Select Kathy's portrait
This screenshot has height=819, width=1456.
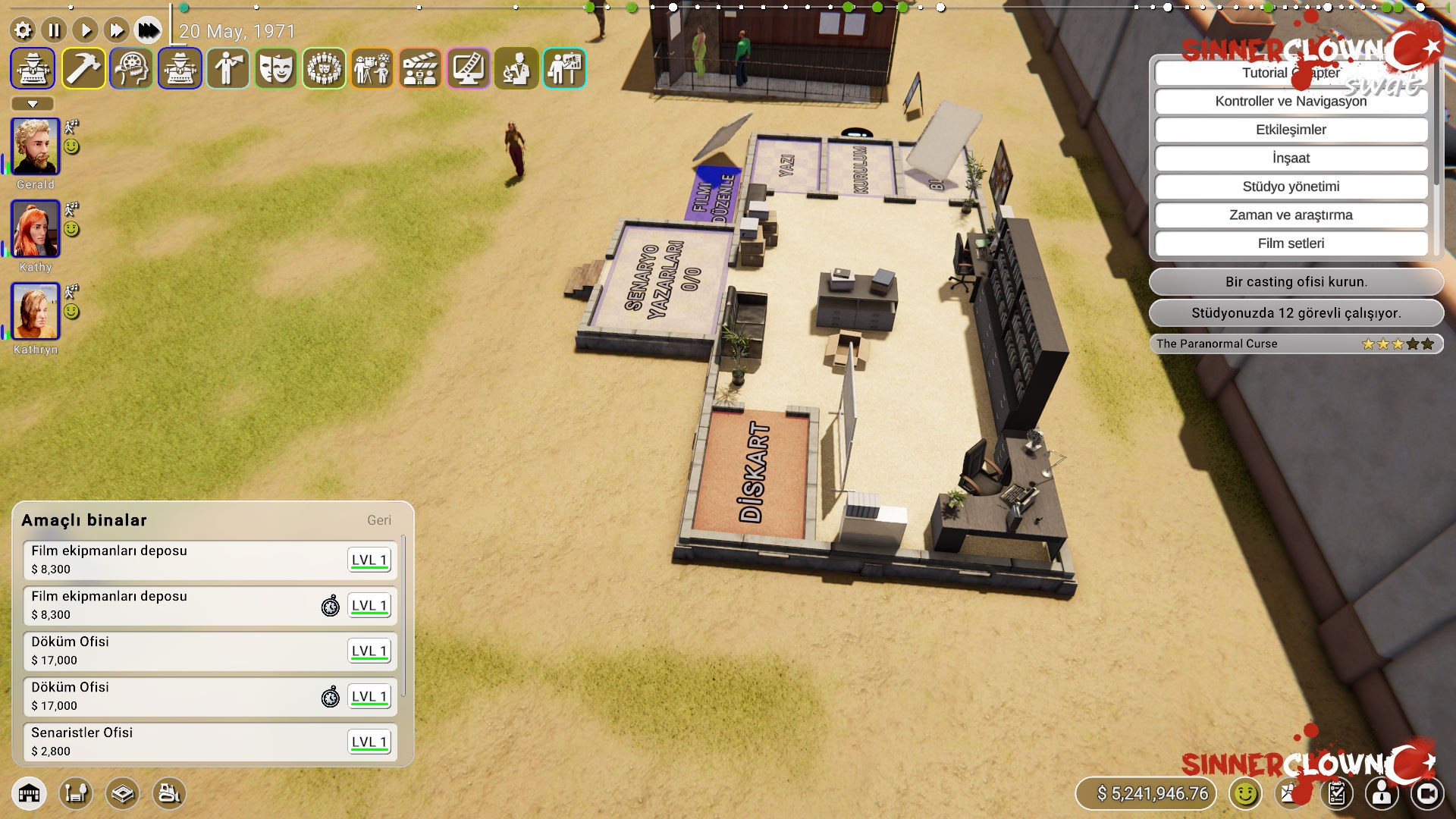click(35, 229)
